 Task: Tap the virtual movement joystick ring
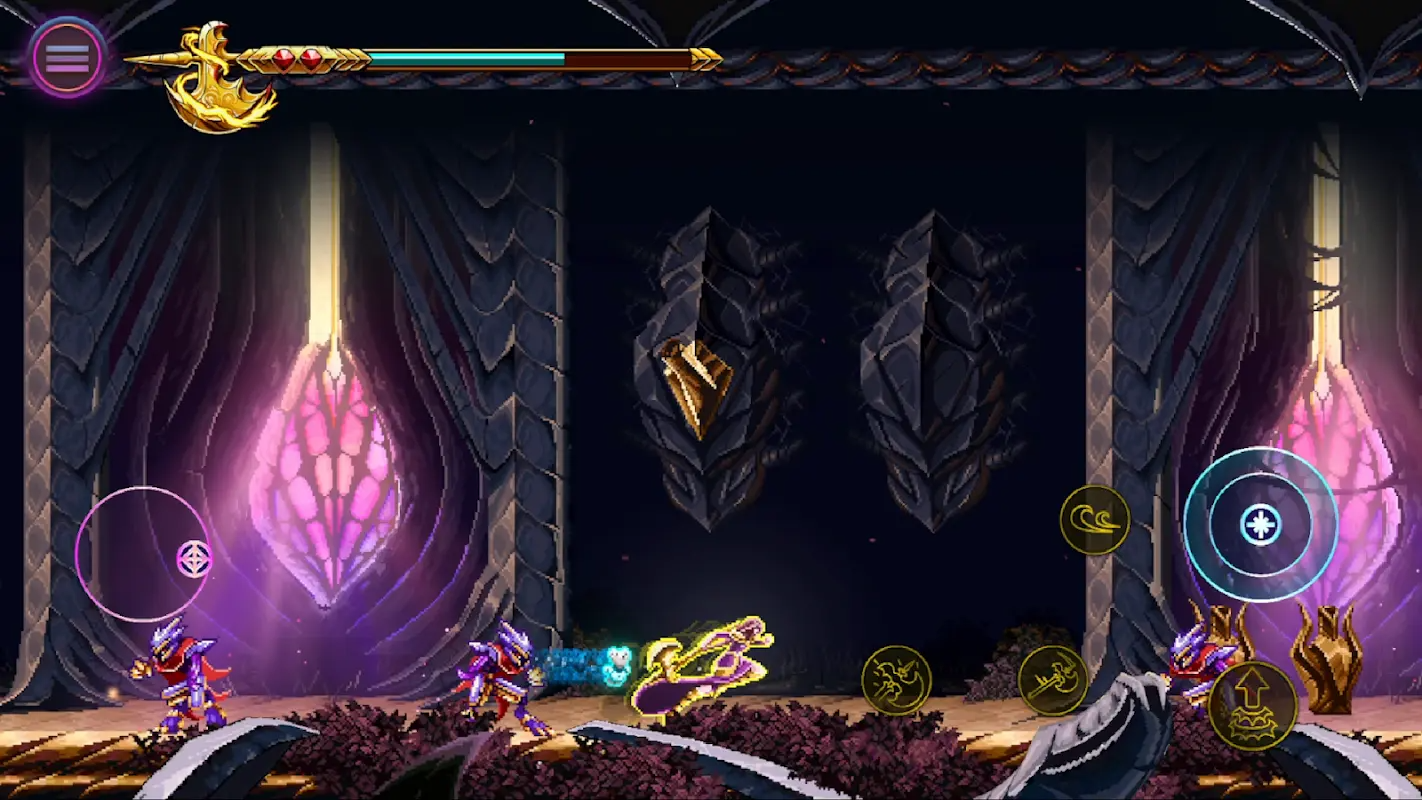tap(145, 555)
